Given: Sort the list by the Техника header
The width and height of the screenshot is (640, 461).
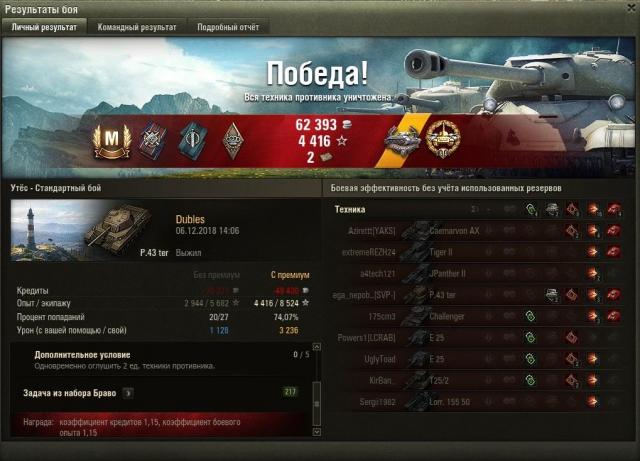Looking at the screenshot, I should (x=350, y=209).
